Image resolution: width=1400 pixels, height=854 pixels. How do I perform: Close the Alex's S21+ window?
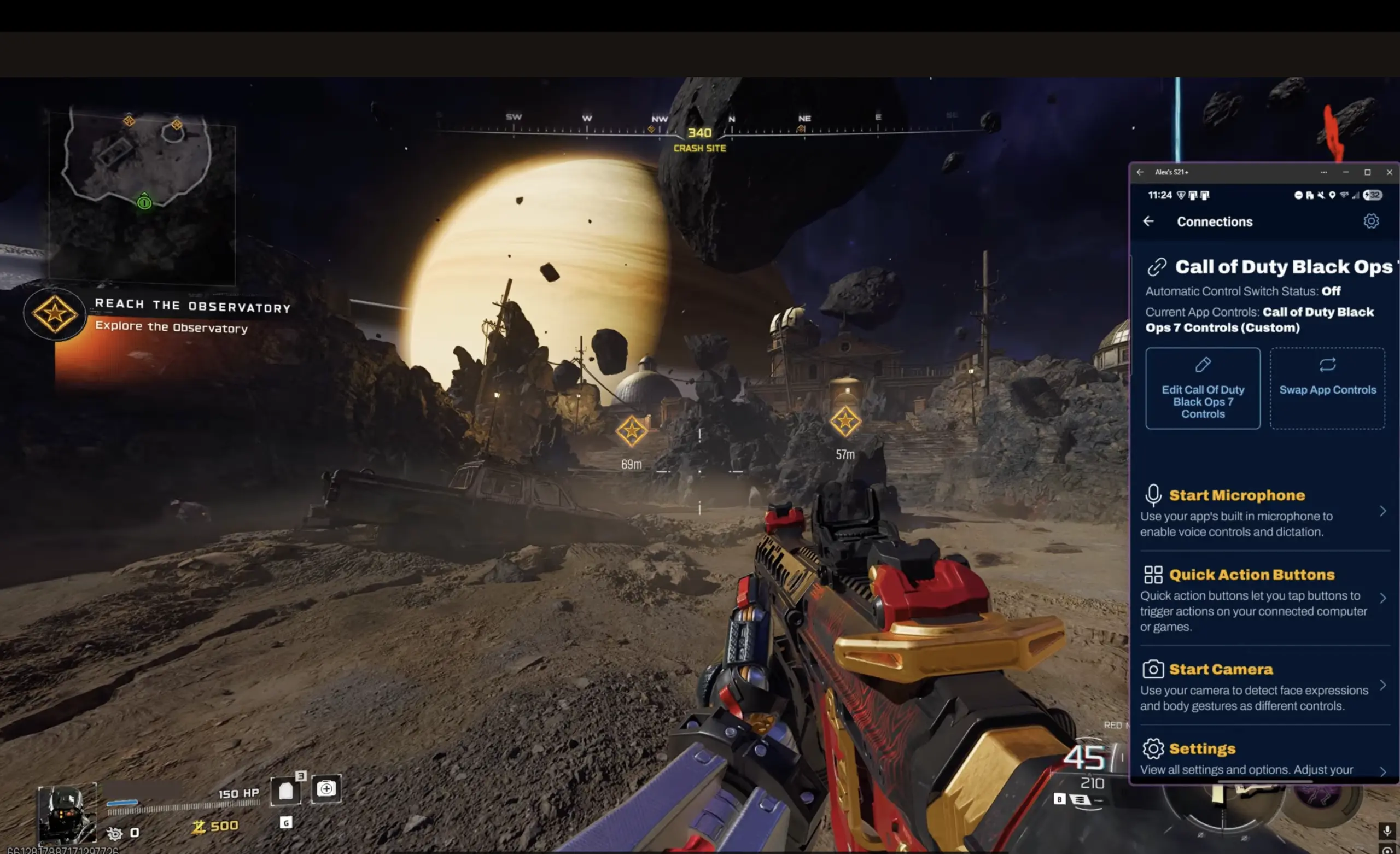pos(1389,172)
